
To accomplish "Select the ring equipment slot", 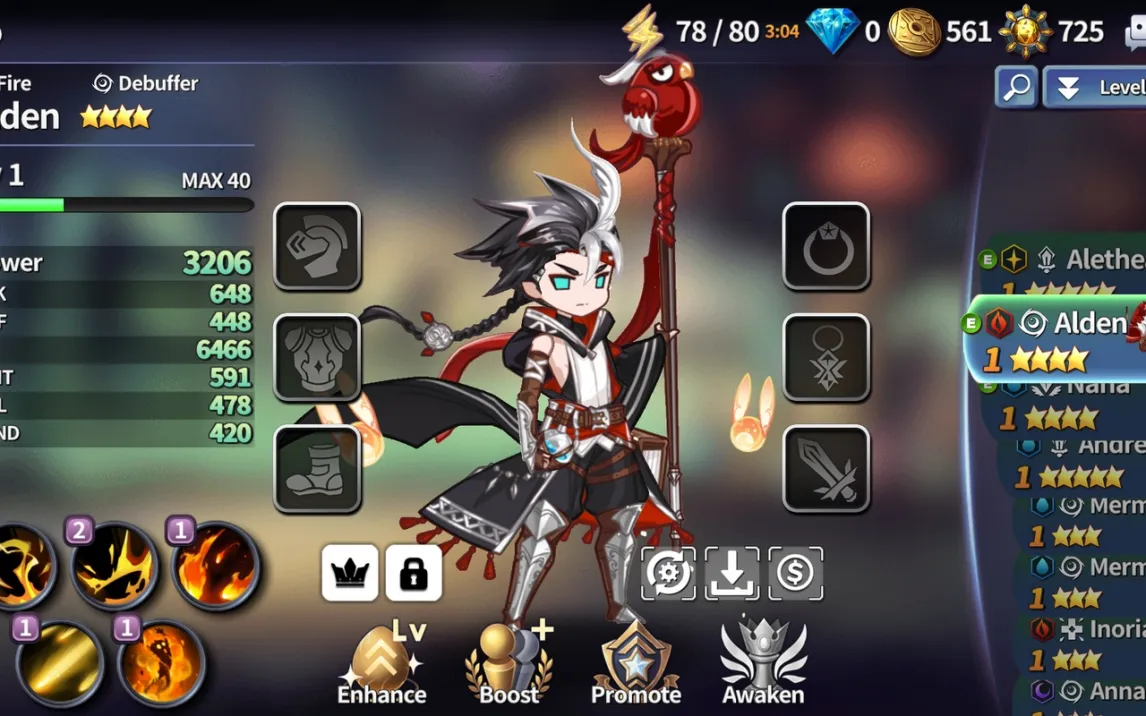I will point(826,246).
